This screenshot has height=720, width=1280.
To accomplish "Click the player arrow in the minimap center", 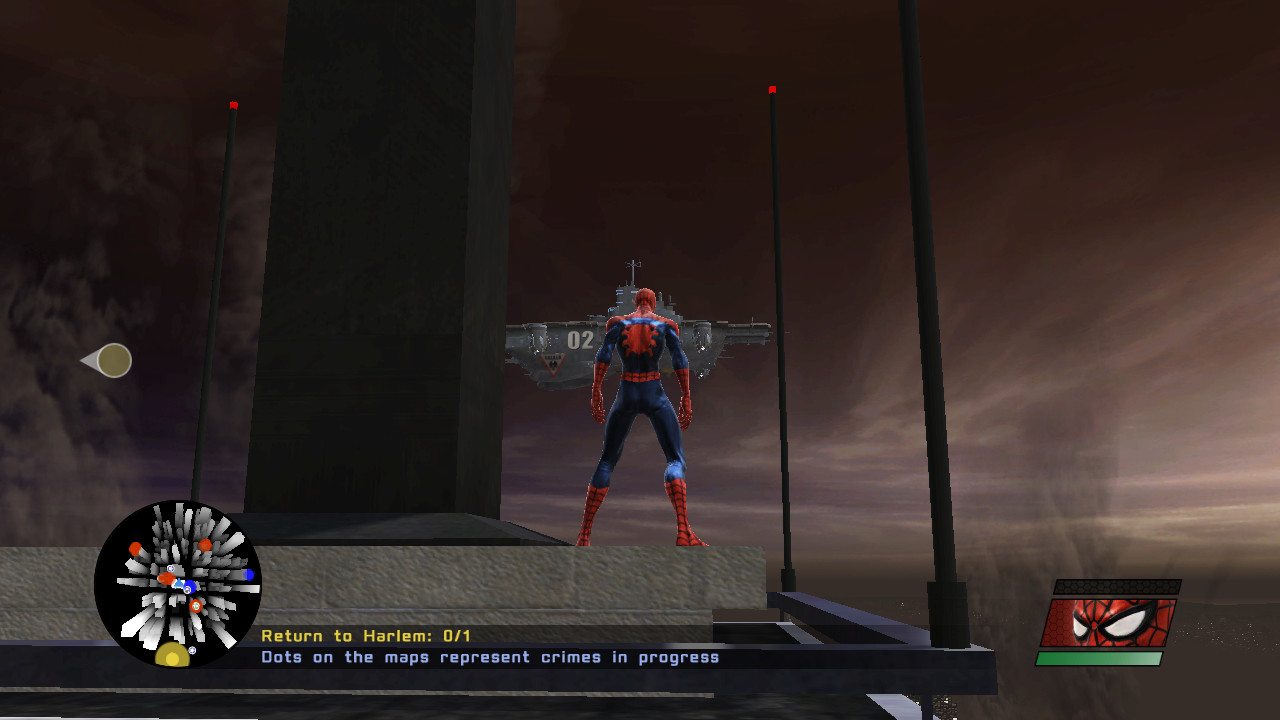I will (179, 584).
